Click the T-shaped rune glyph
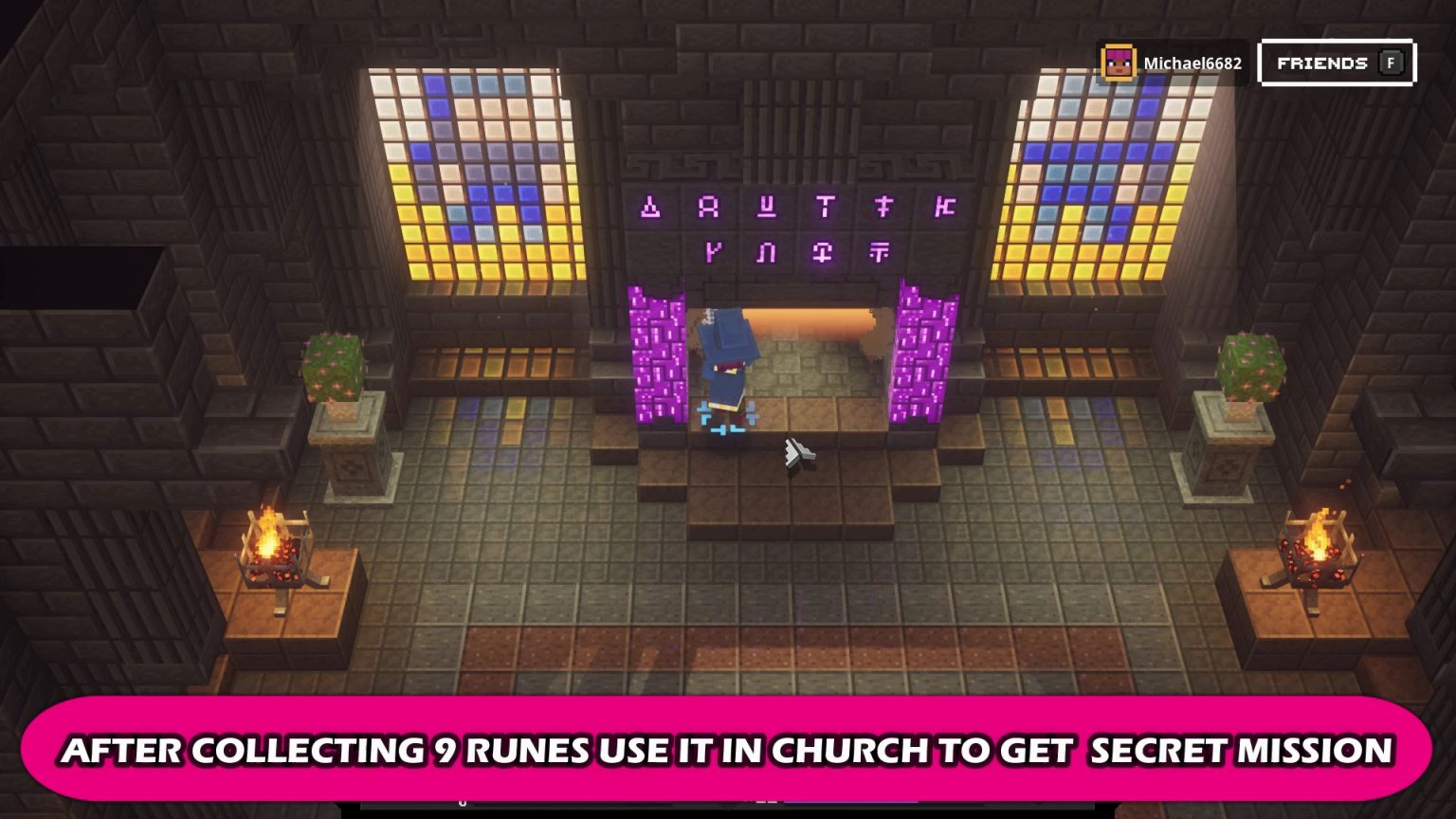This screenshot has width=1456, height=819. [824, 205]
